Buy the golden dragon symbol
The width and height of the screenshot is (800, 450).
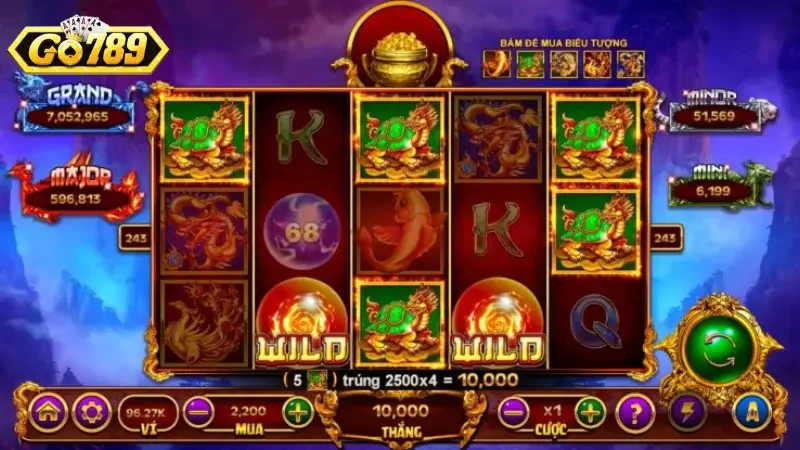click(x=564, y=64)
